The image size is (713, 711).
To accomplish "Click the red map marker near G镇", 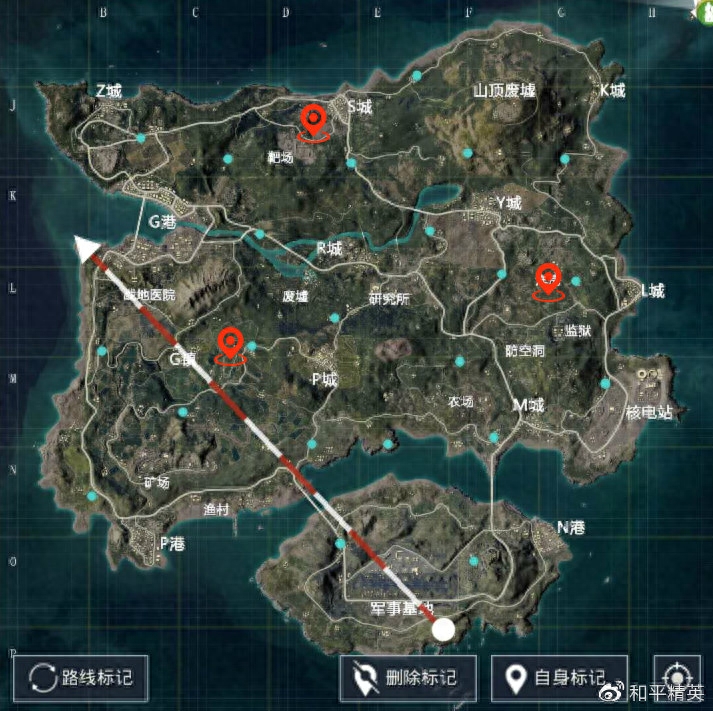I will pos(231,346).
